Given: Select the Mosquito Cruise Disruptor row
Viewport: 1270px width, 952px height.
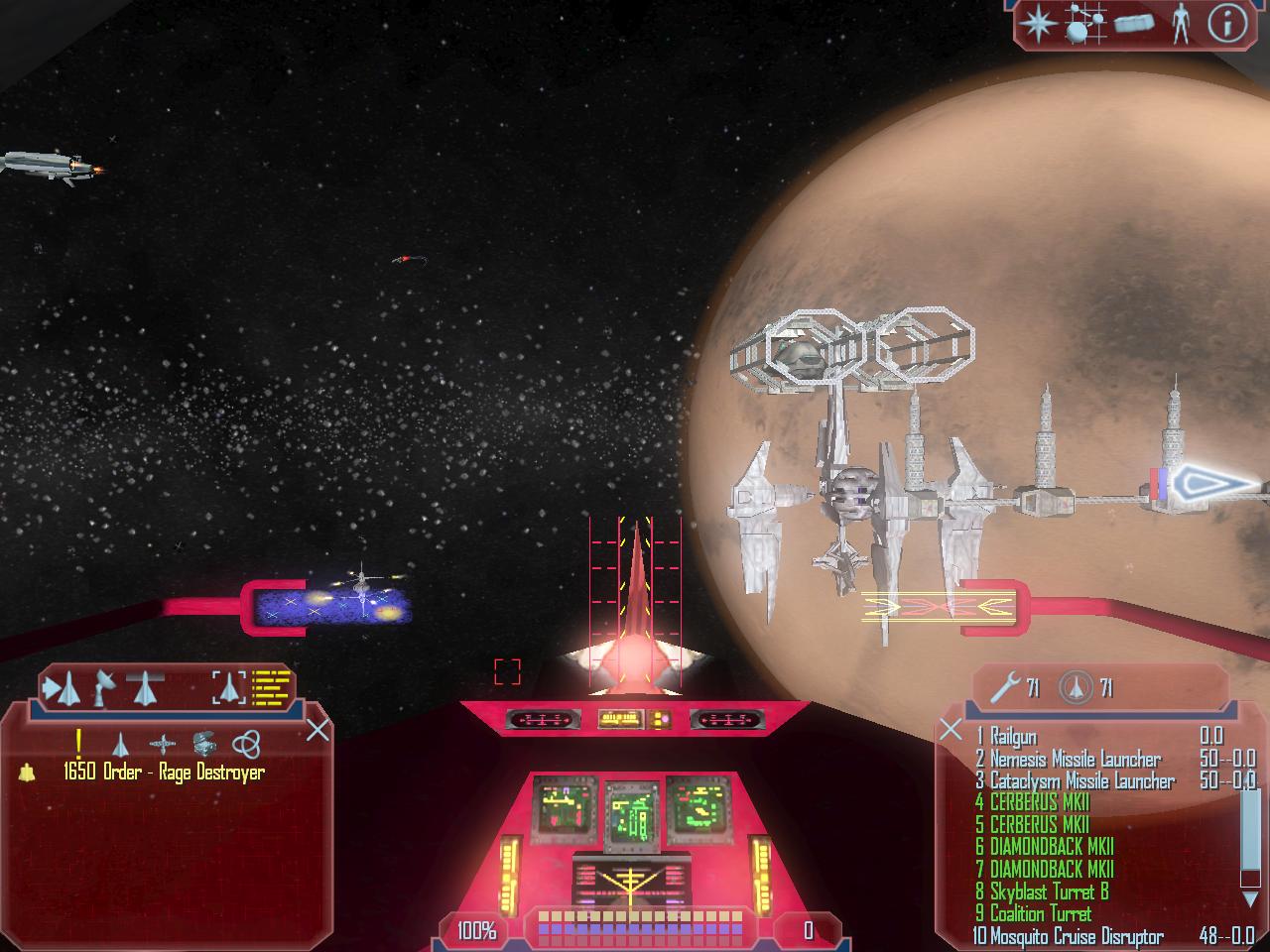Looking at the screenshot, I should coord(1076,936).
